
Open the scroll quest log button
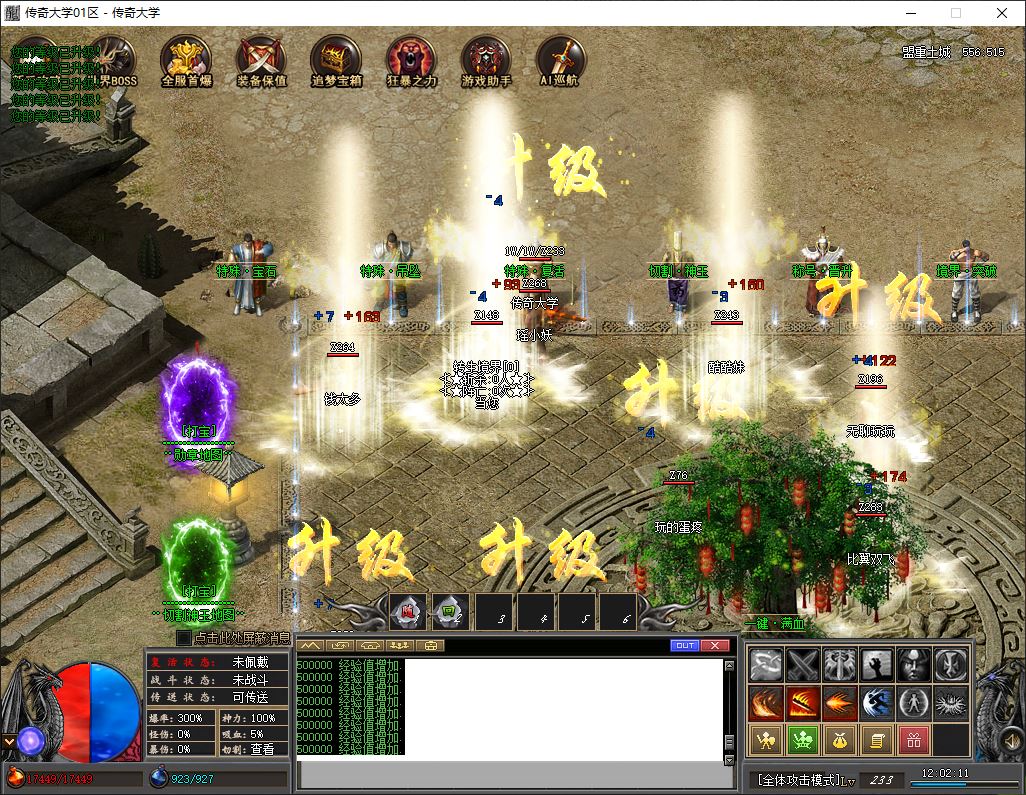(875, 740)
